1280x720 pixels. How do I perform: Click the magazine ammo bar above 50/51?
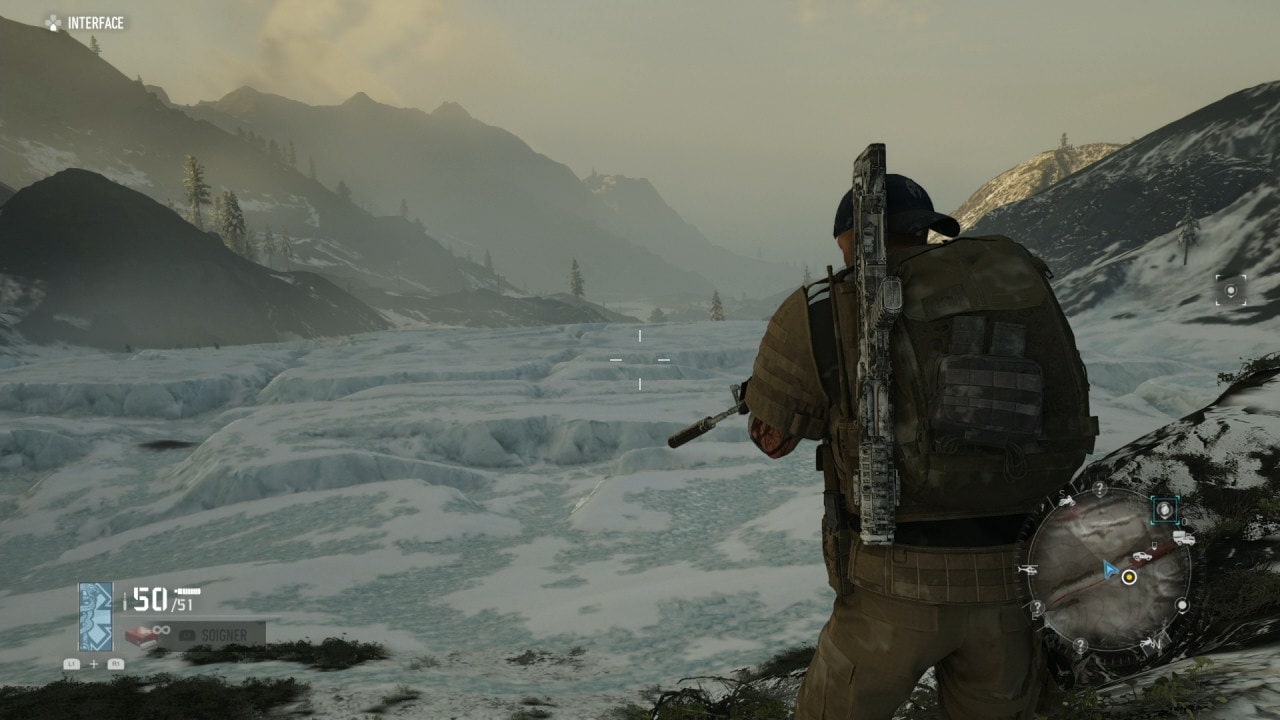pos(187,590)
